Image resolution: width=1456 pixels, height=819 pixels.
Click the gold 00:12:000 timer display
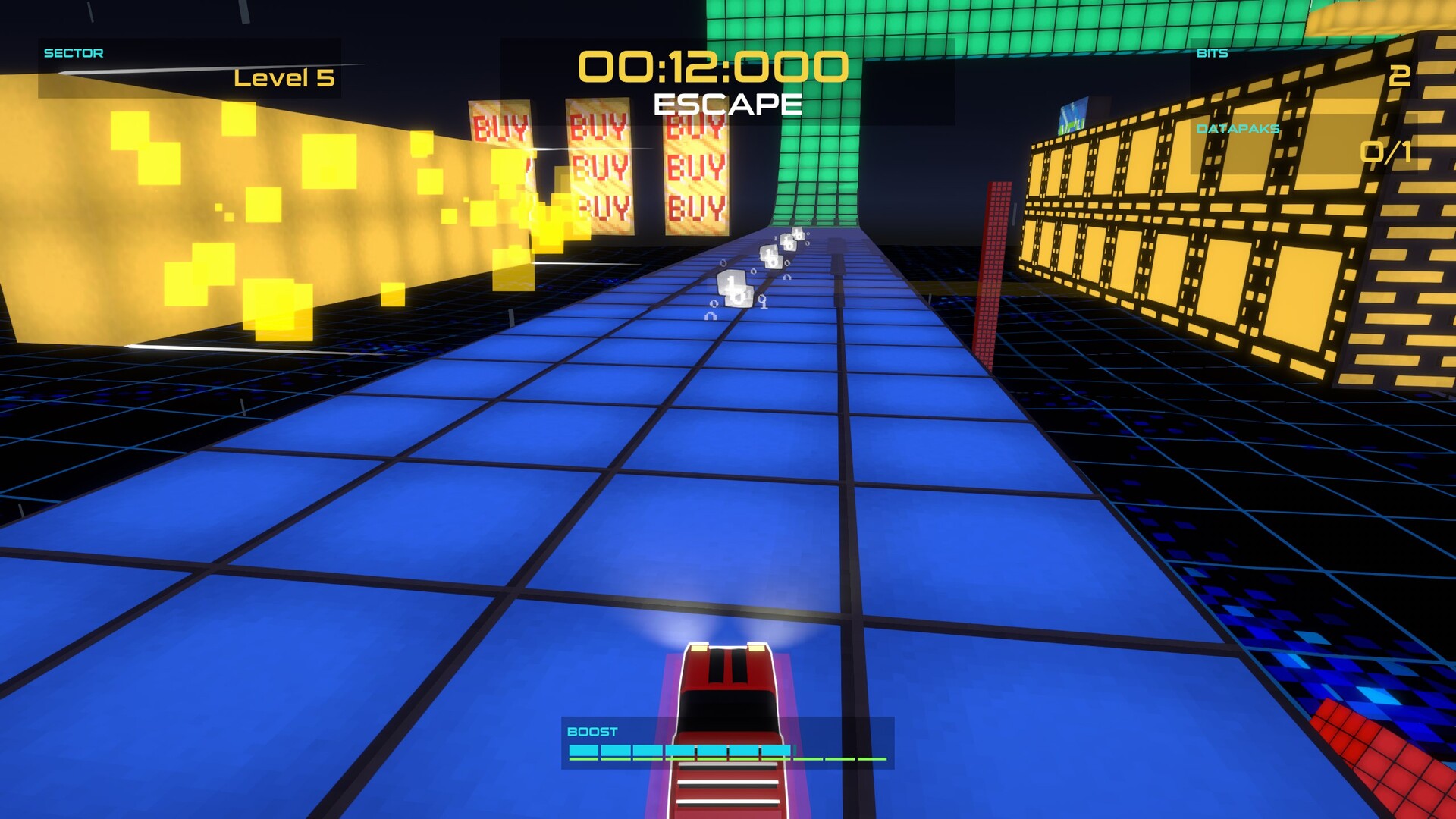(x=714, y=66)
